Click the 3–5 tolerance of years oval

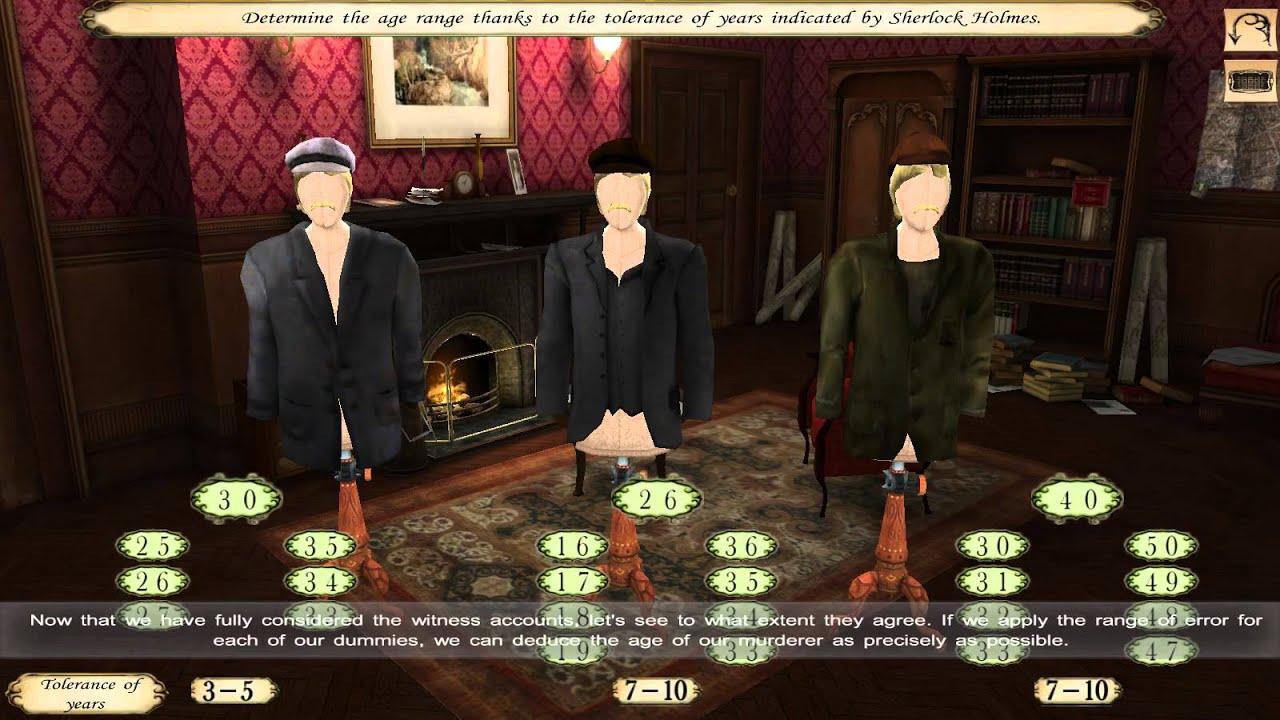point(234,690)
